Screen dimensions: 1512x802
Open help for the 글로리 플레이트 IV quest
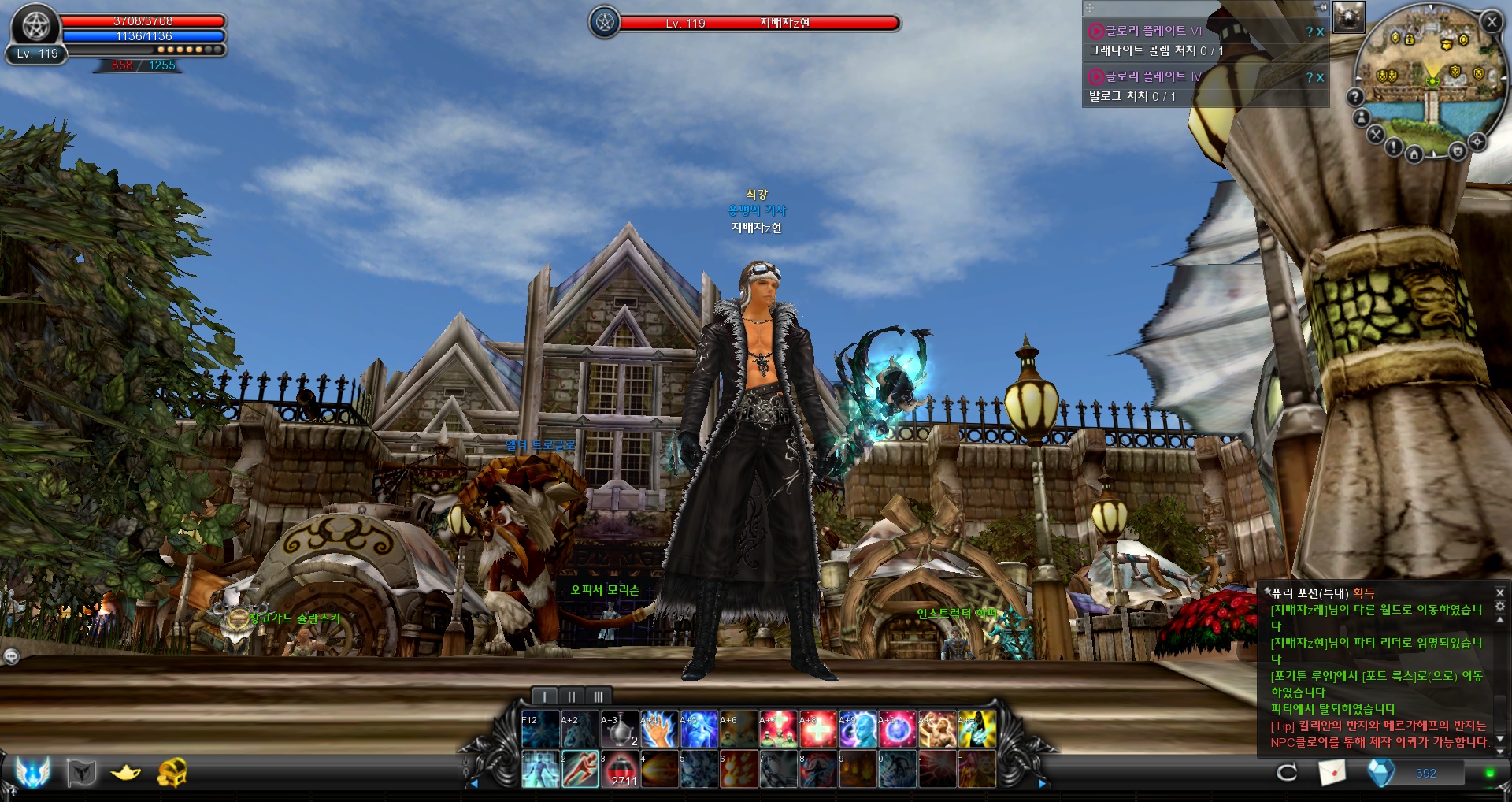pos(1310,77)
